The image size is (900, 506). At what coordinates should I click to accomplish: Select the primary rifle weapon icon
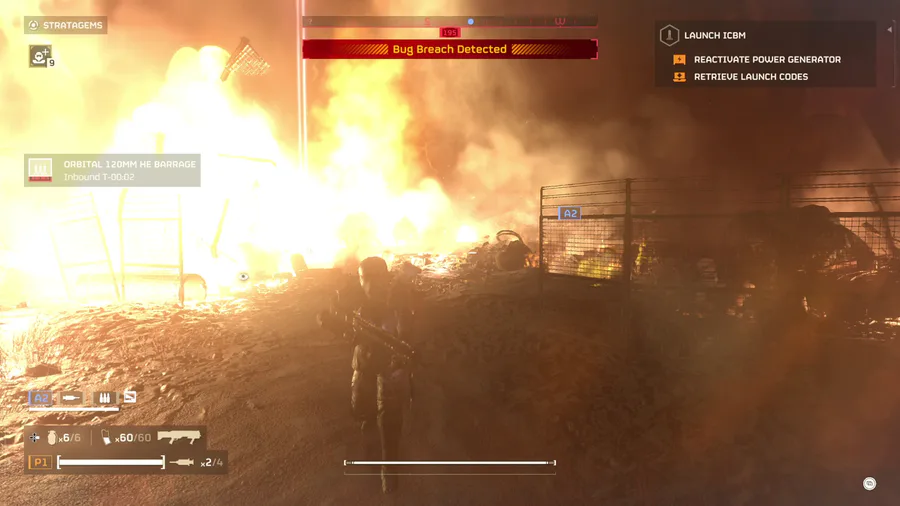point(178,437)
